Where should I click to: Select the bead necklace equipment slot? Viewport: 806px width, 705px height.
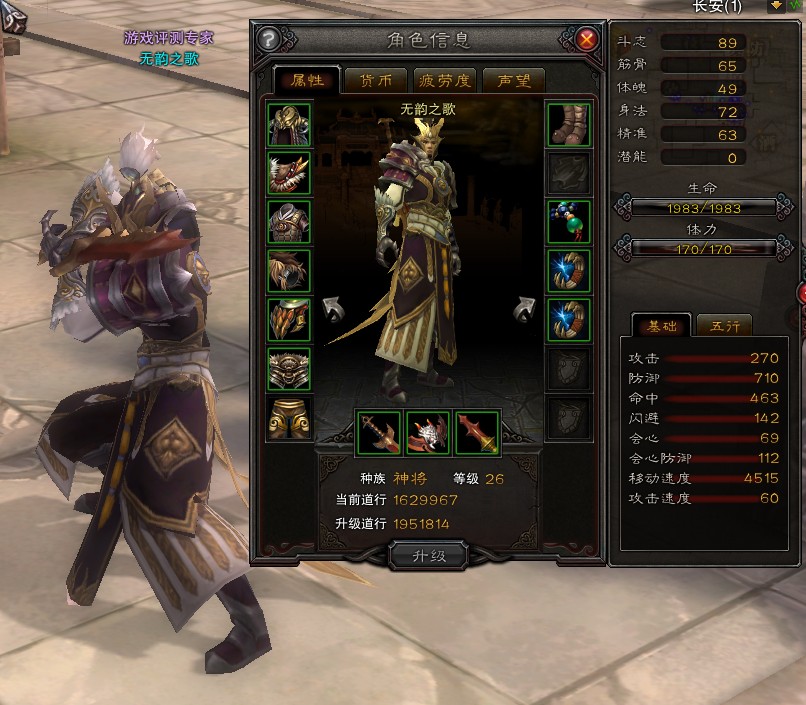569,222
